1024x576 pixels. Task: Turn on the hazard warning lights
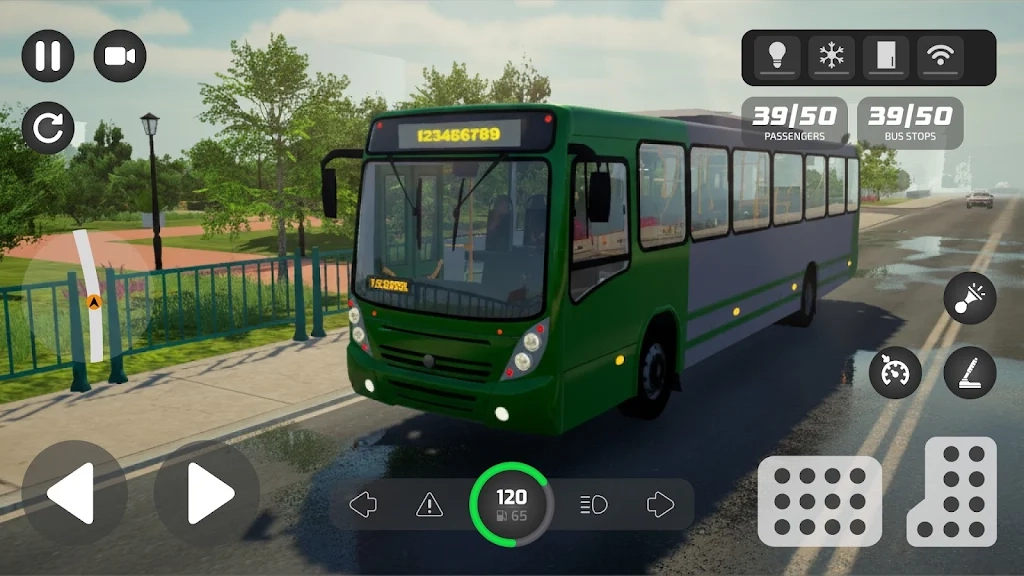(429, 505)
